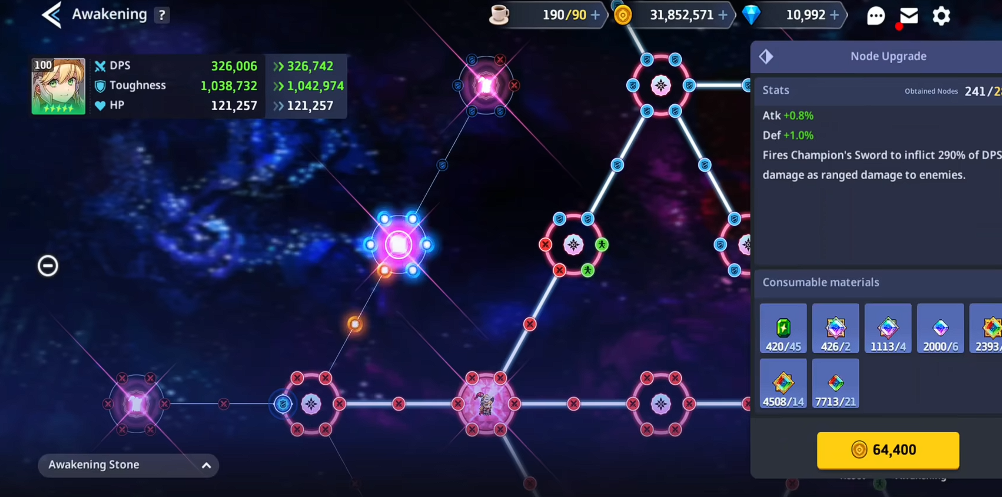Viewport: 1002px width, 497px height.
Task: Zoom out with the minus button
Action: pyautogui.click(x=48, y=265)
